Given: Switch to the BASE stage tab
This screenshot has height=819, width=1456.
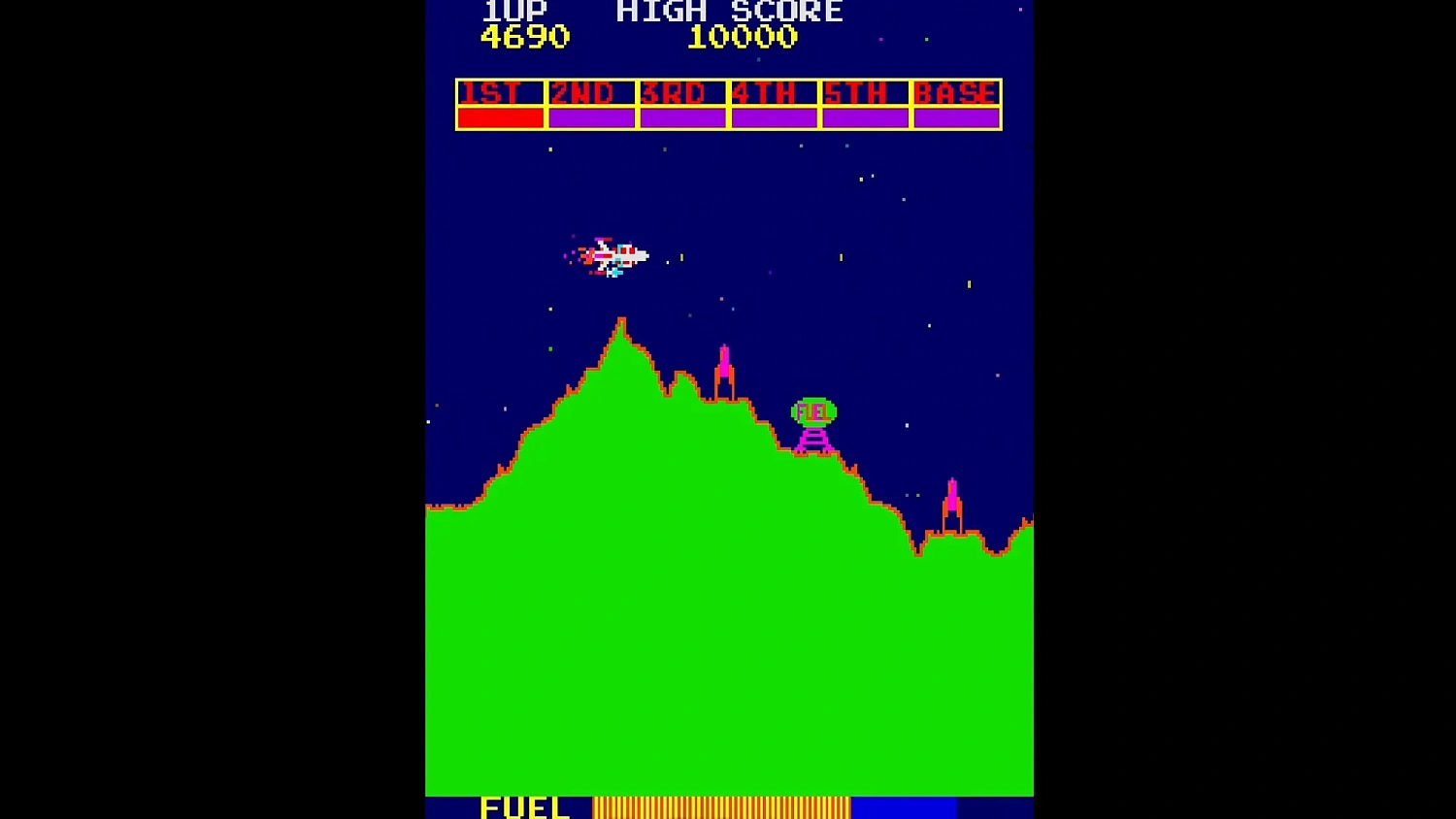Looking at the screenshot, I should 955,93.
